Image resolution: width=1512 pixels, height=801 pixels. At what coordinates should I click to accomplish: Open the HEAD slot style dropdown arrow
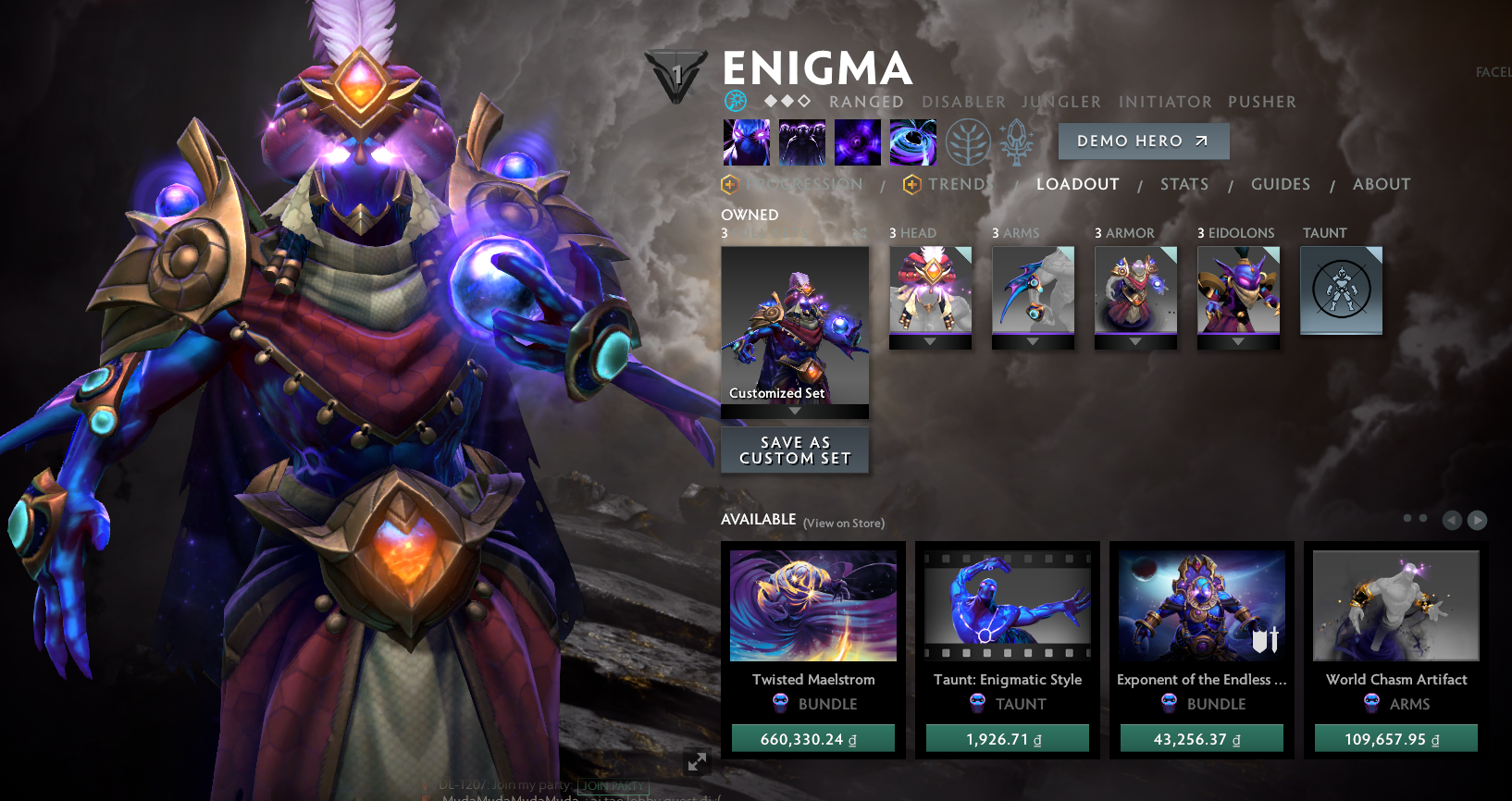coord(930,342)
